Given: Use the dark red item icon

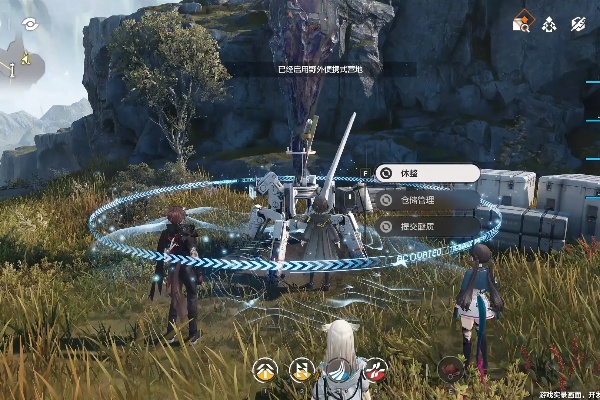Looking at the screenshot, I should click(451, 371).
